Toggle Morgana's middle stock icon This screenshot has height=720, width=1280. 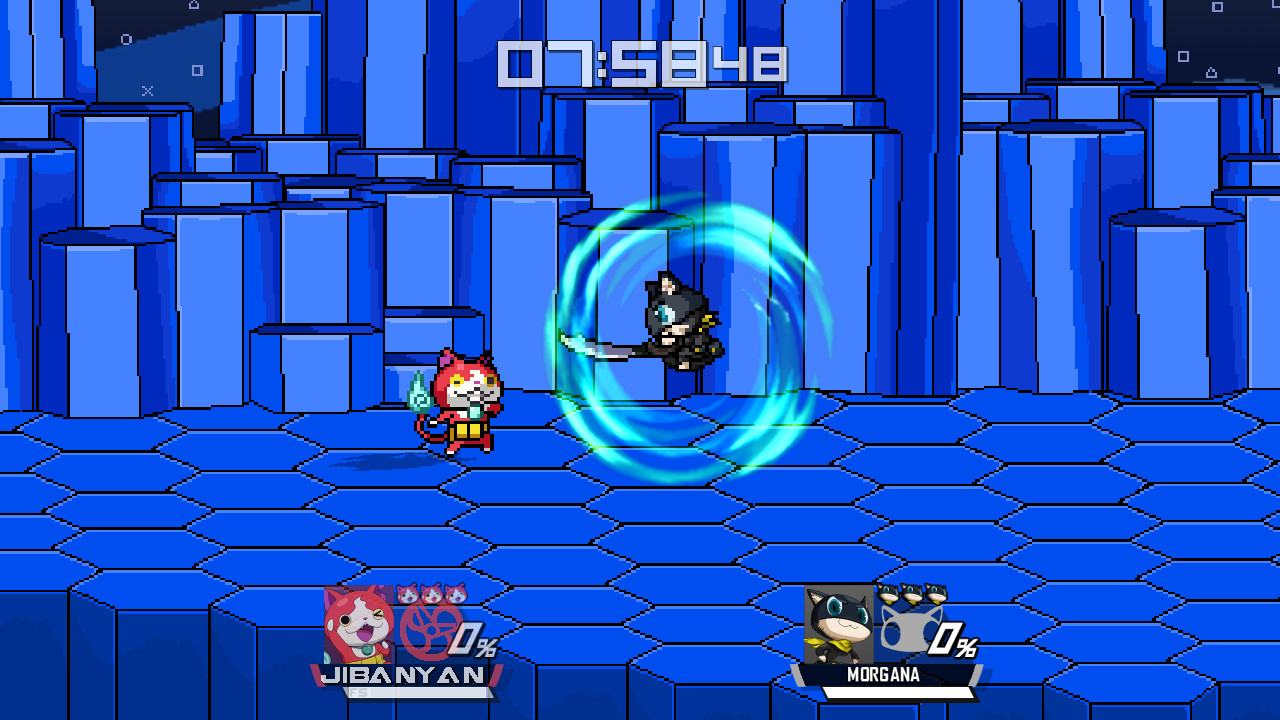912,593
